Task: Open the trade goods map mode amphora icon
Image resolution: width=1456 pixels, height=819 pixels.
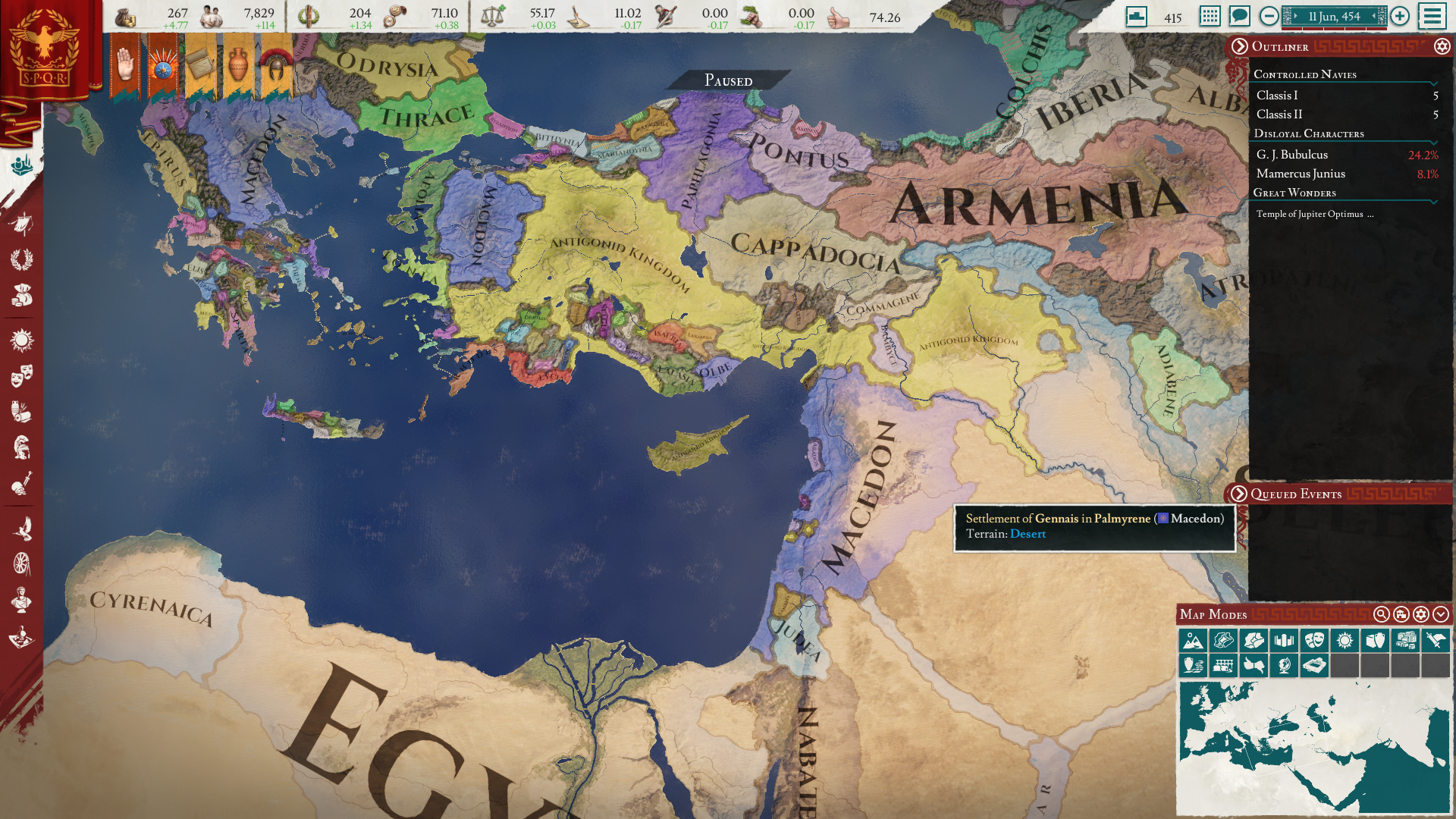Action: coord(1376,641)
